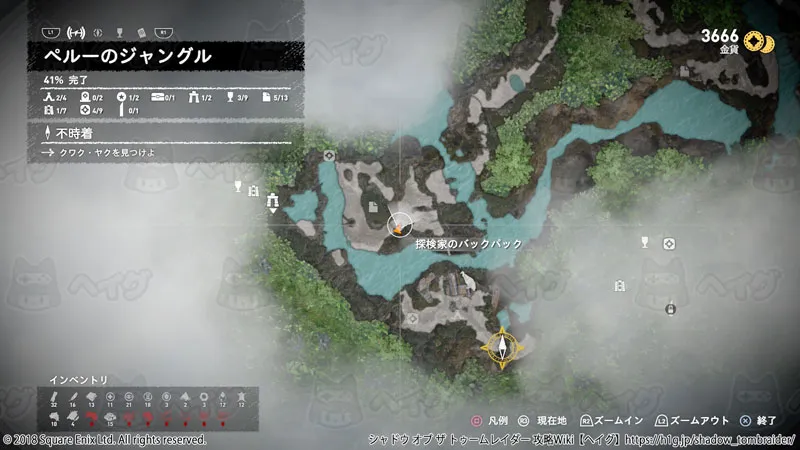Select the yellow player position compass marker

click(x=499, y=347)
